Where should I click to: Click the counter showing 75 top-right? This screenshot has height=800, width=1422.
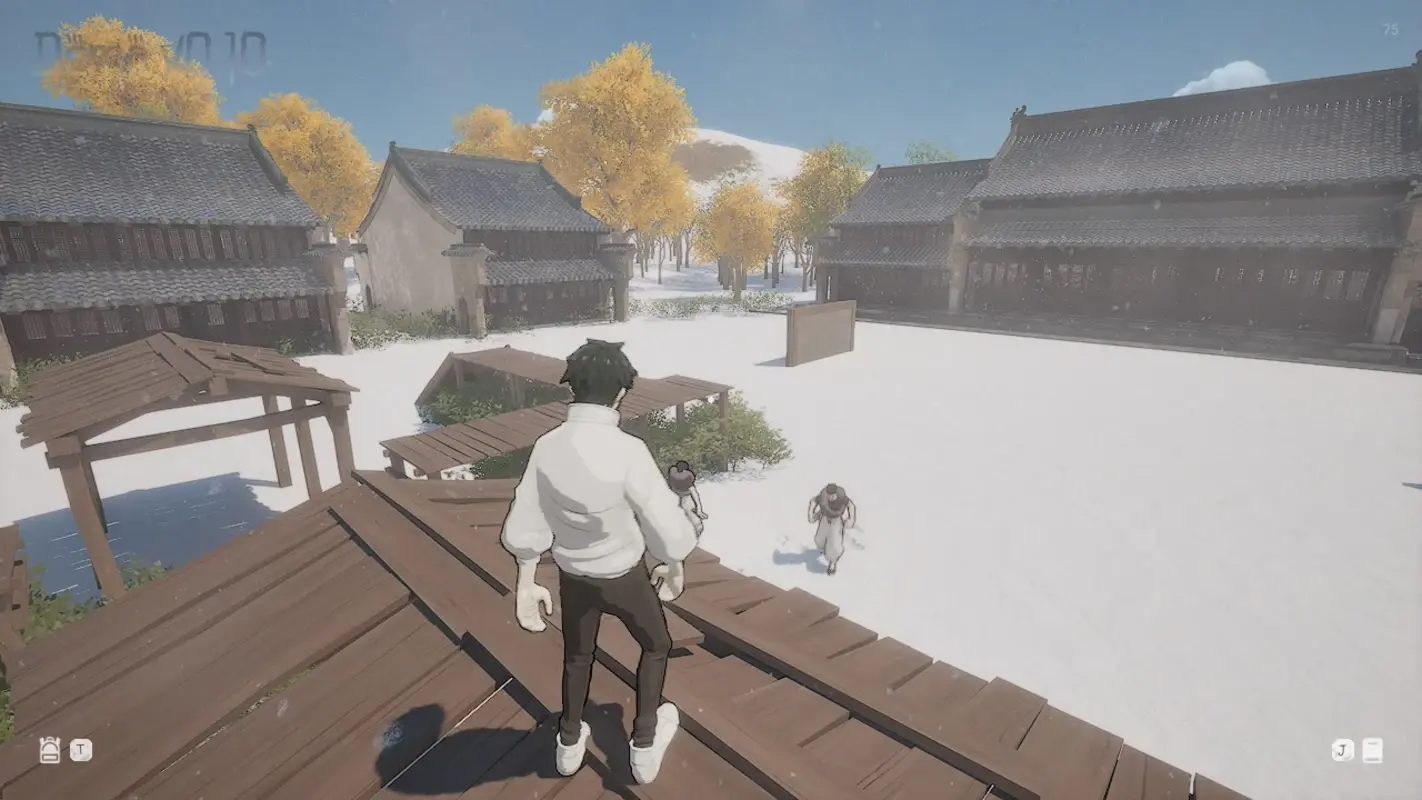[1391, 30]
